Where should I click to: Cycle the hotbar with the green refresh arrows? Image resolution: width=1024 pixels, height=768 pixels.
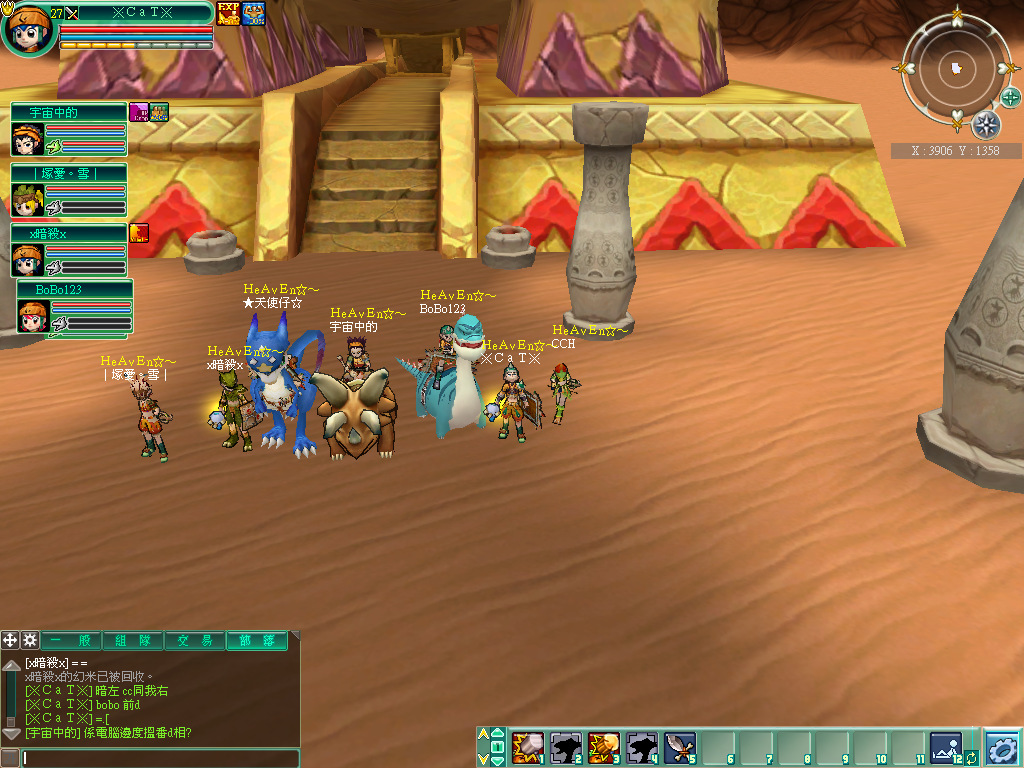pyautogui.click(x=971, y=758)
